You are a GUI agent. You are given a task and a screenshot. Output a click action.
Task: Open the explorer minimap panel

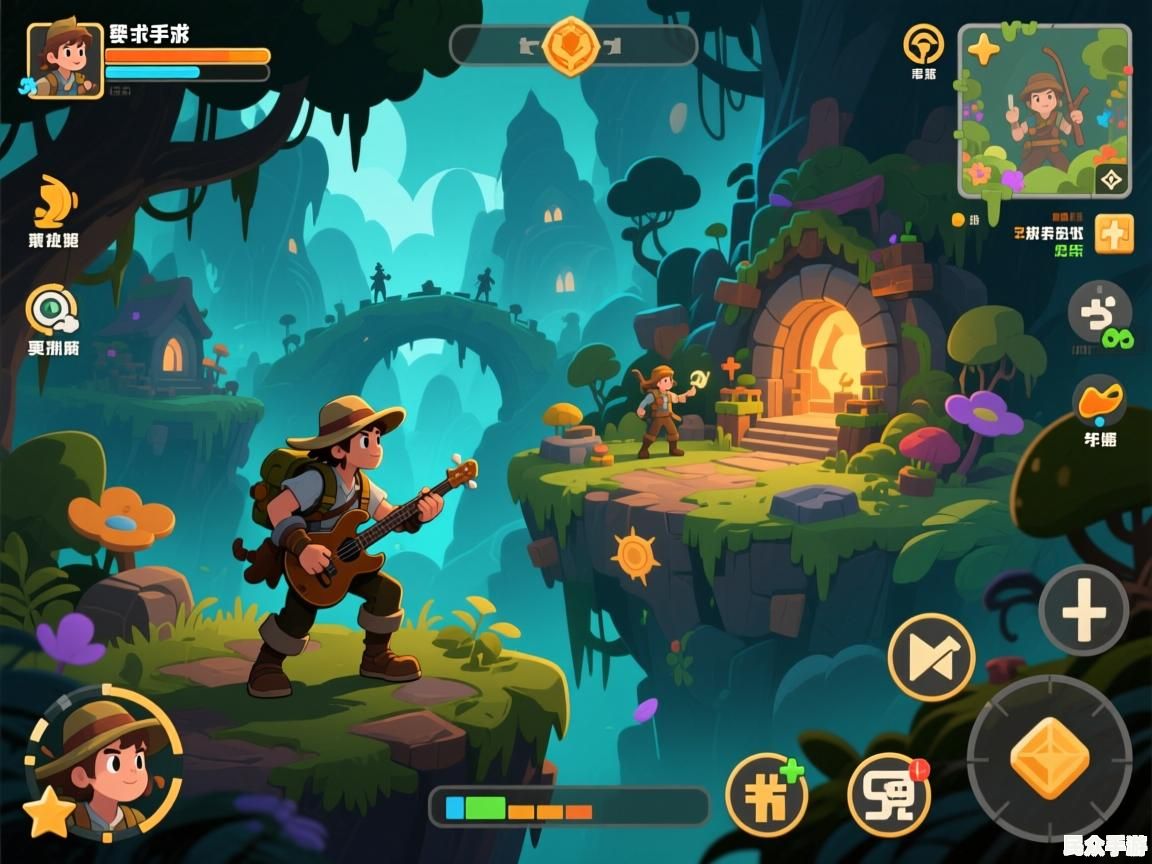(1045, 110)
